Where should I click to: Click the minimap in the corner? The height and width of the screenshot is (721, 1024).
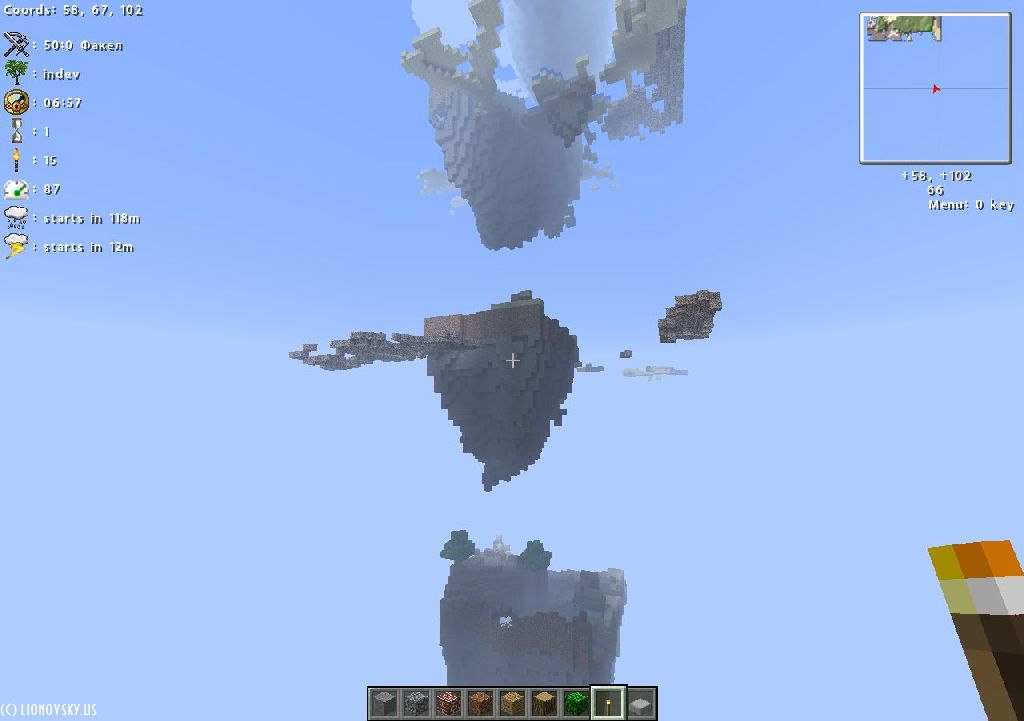pos(935,88)
